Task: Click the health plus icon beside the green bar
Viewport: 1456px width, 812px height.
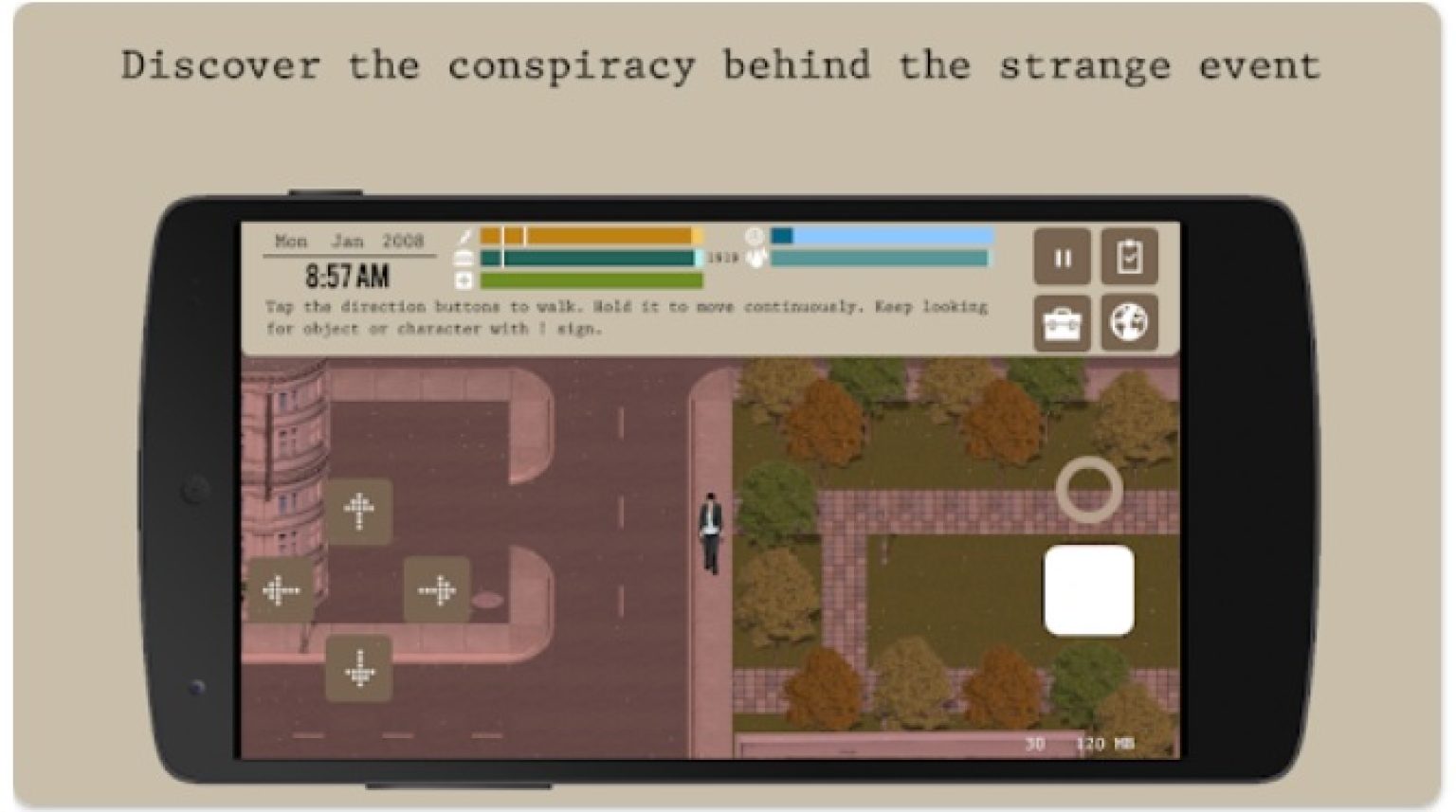Action: (x=464, y=280)
